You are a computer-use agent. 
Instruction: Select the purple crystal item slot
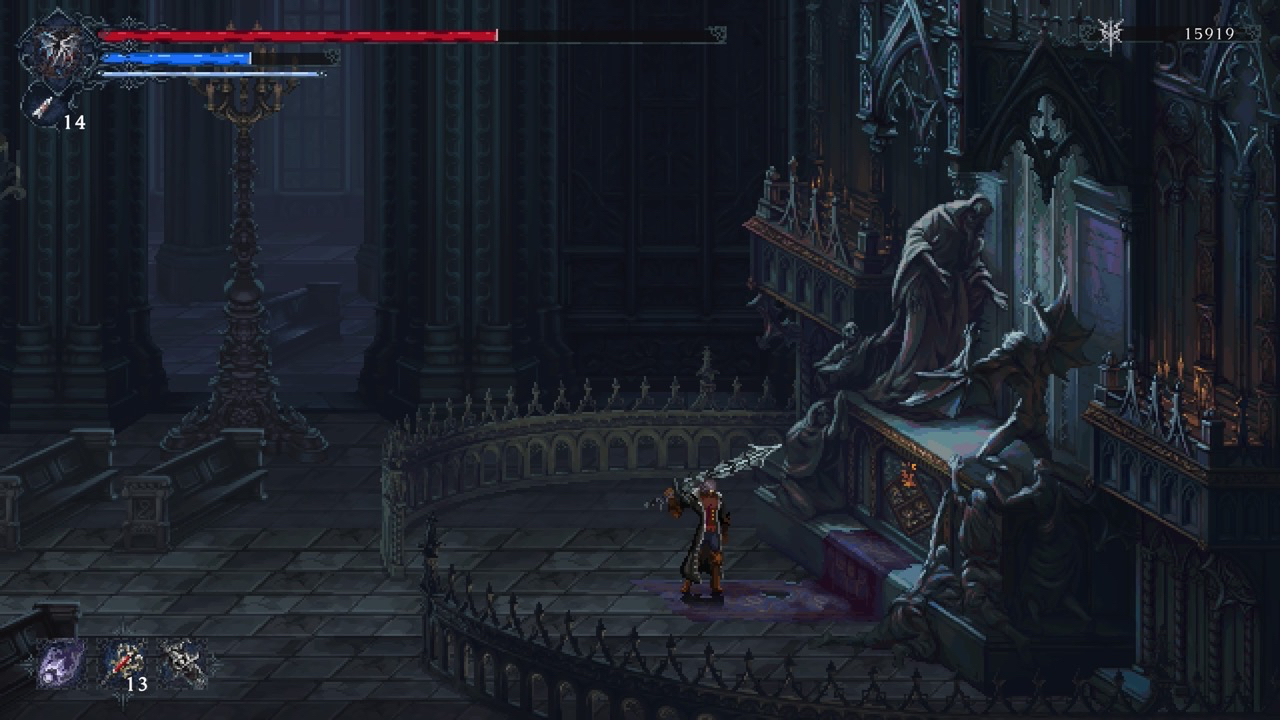click(60, 663)
